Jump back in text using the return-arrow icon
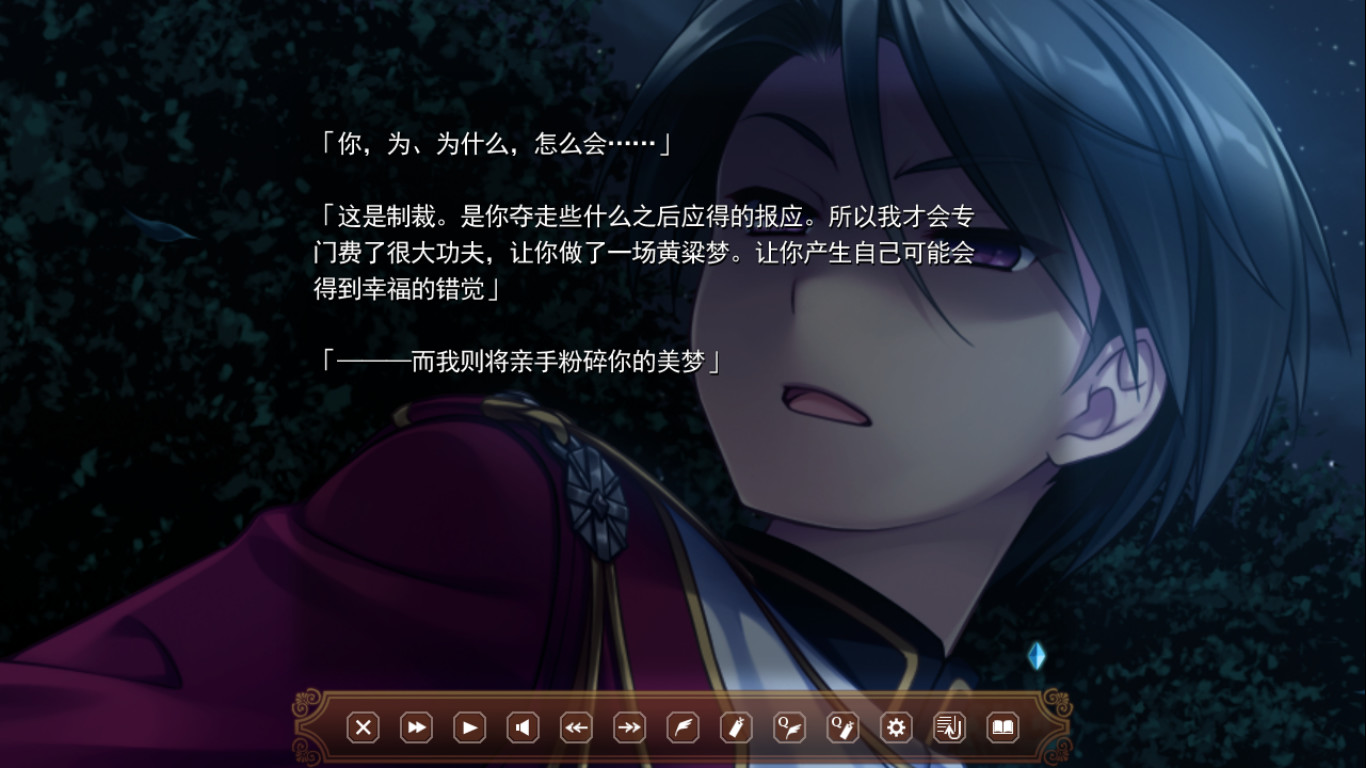This screenshot has height=768, width=1366. click(950, 728)
